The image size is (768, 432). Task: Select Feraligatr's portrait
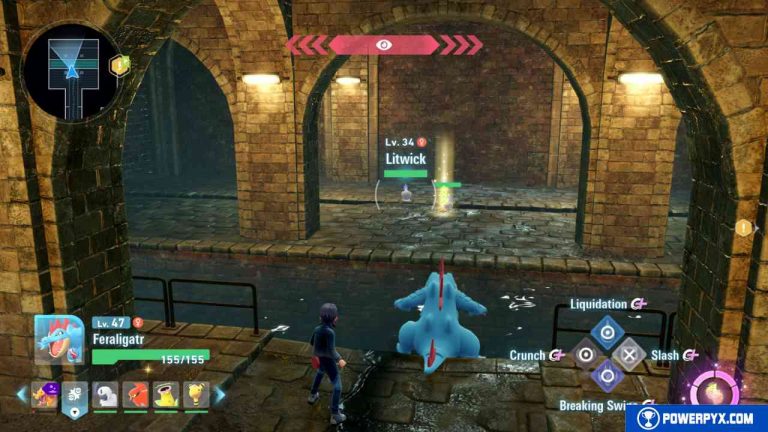59,341
